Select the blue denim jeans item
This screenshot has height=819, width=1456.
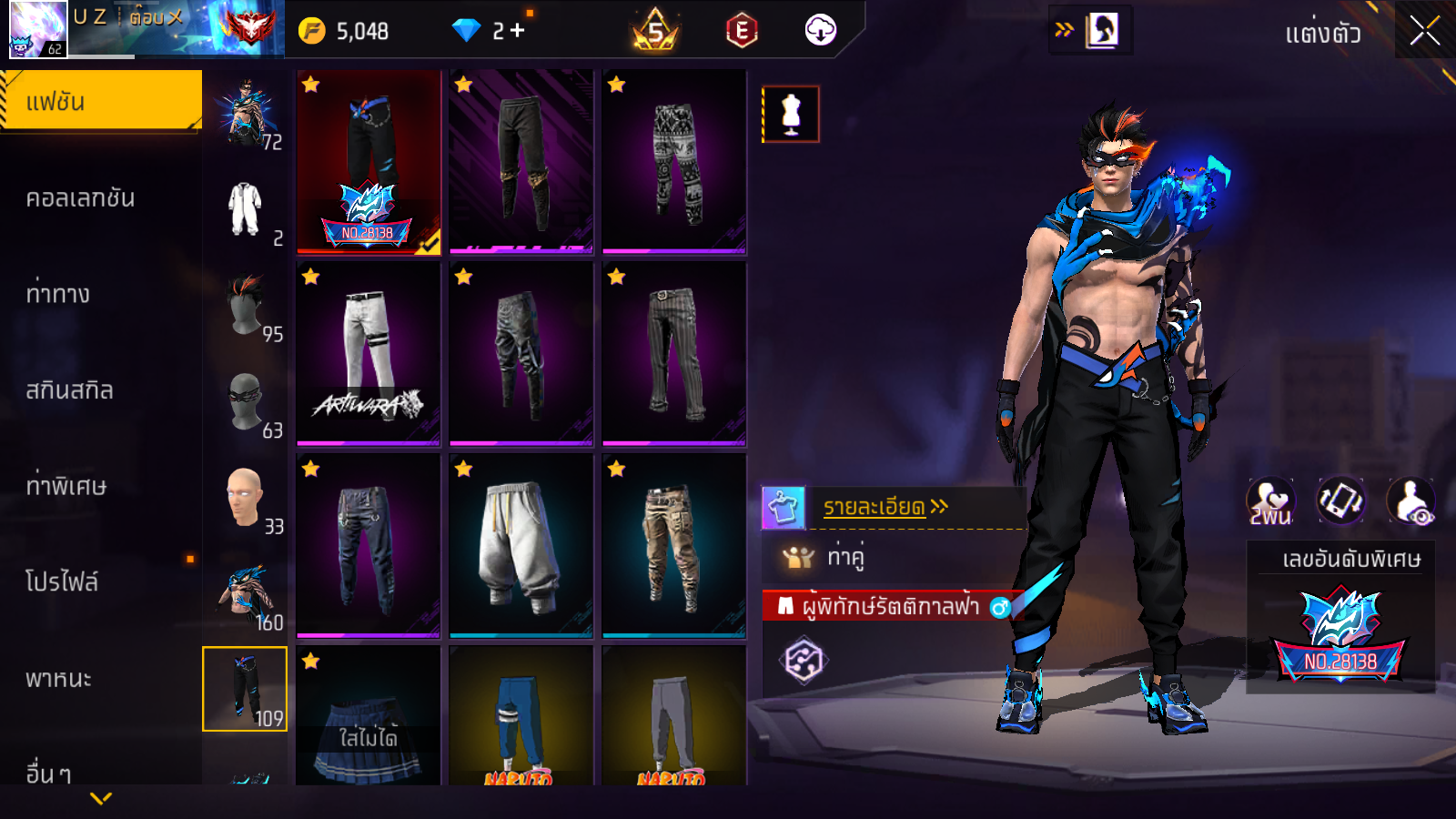[x=369, y=546]
